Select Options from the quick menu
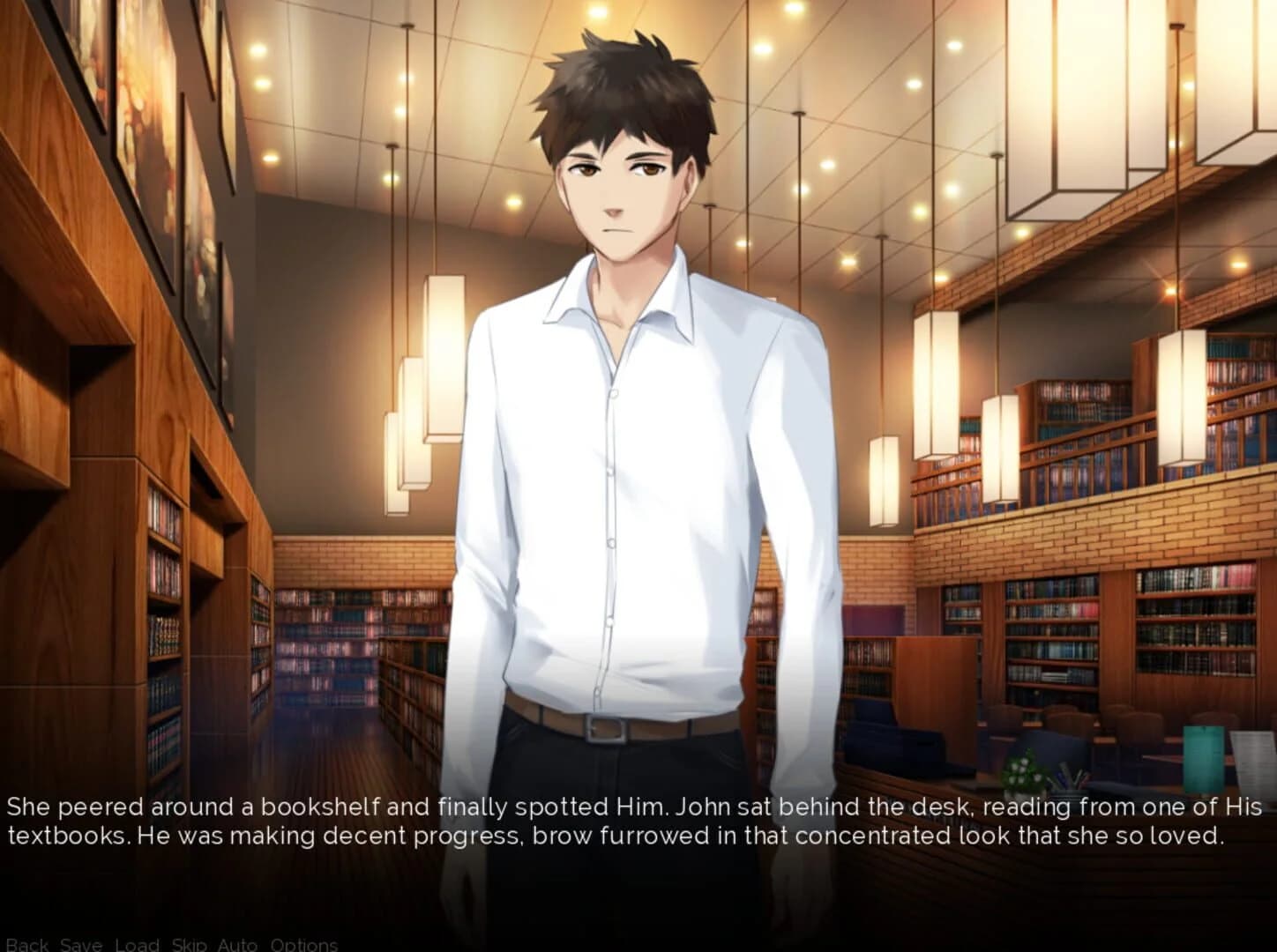The image size is (1277, 952). coord(305,944)
